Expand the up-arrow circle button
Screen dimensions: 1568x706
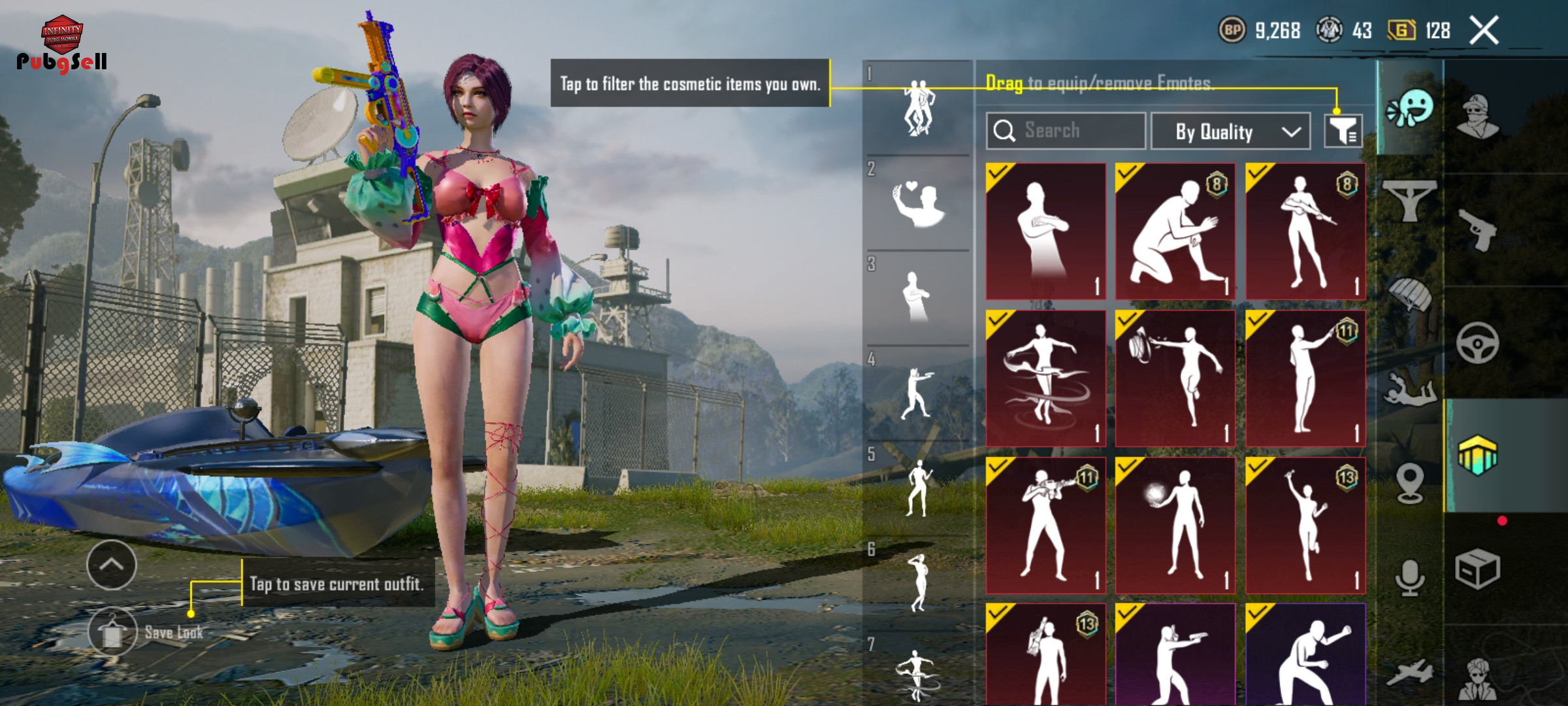click(x=112, y=565)
